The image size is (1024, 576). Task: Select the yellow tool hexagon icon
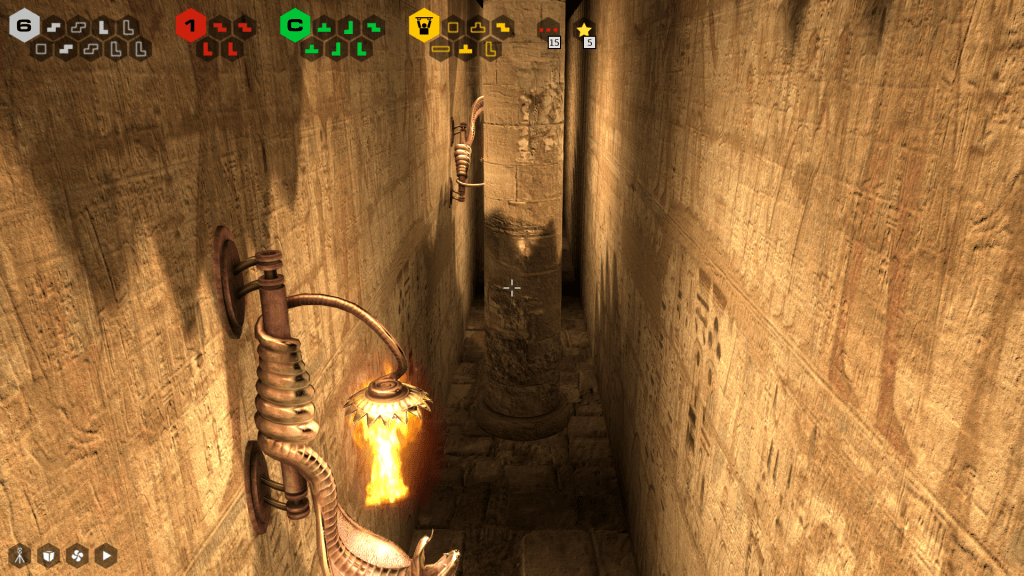tap(424, 25)
